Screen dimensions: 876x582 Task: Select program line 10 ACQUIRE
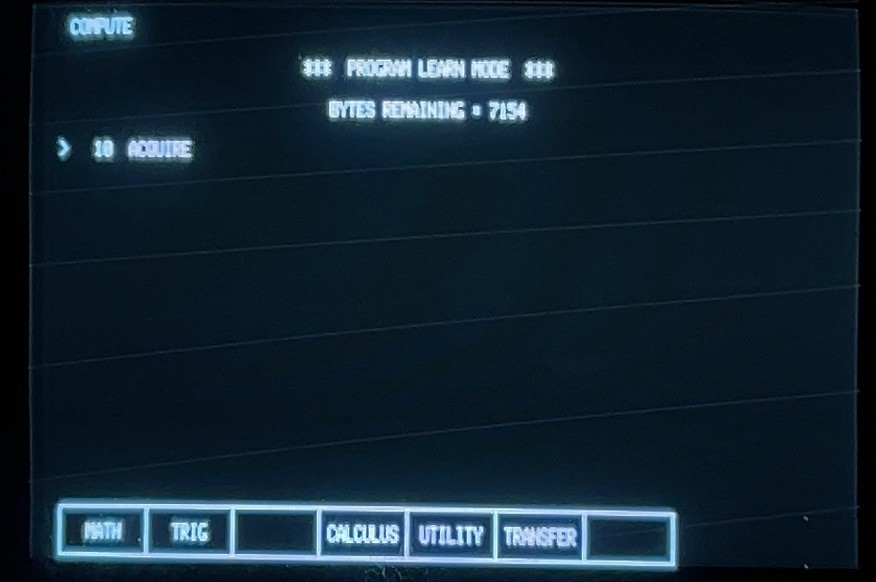pyautogui.click(x=142, y=150)
